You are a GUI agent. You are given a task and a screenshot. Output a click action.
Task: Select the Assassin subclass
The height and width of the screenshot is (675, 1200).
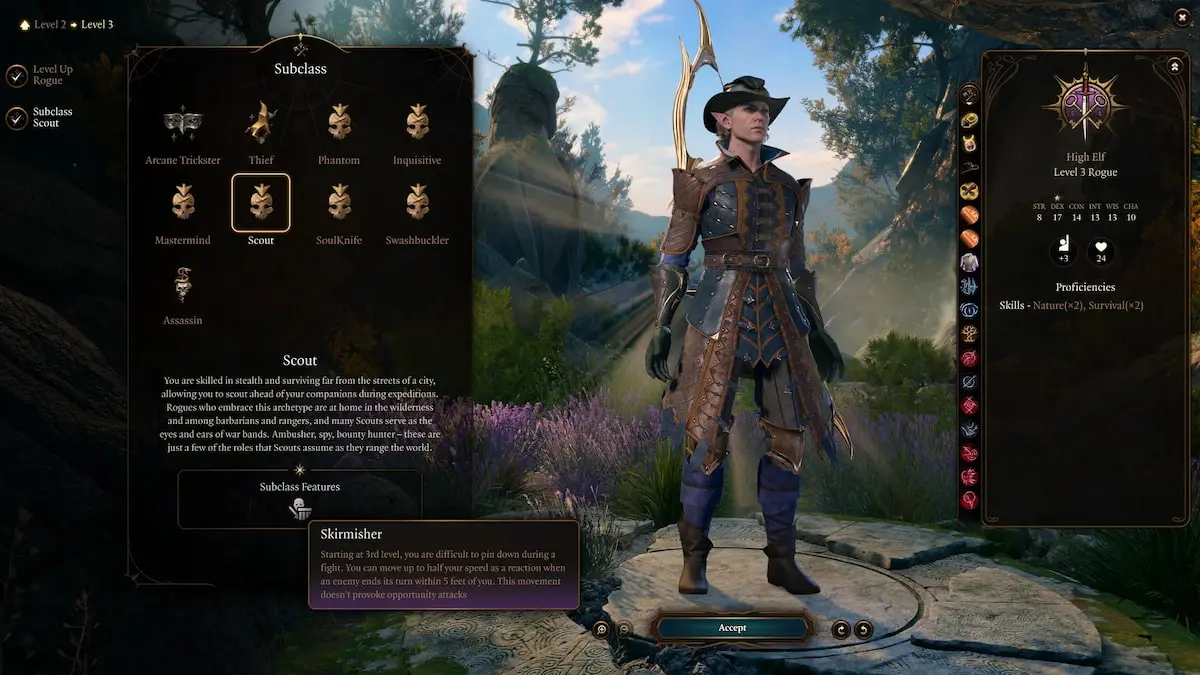click(182, 284)
